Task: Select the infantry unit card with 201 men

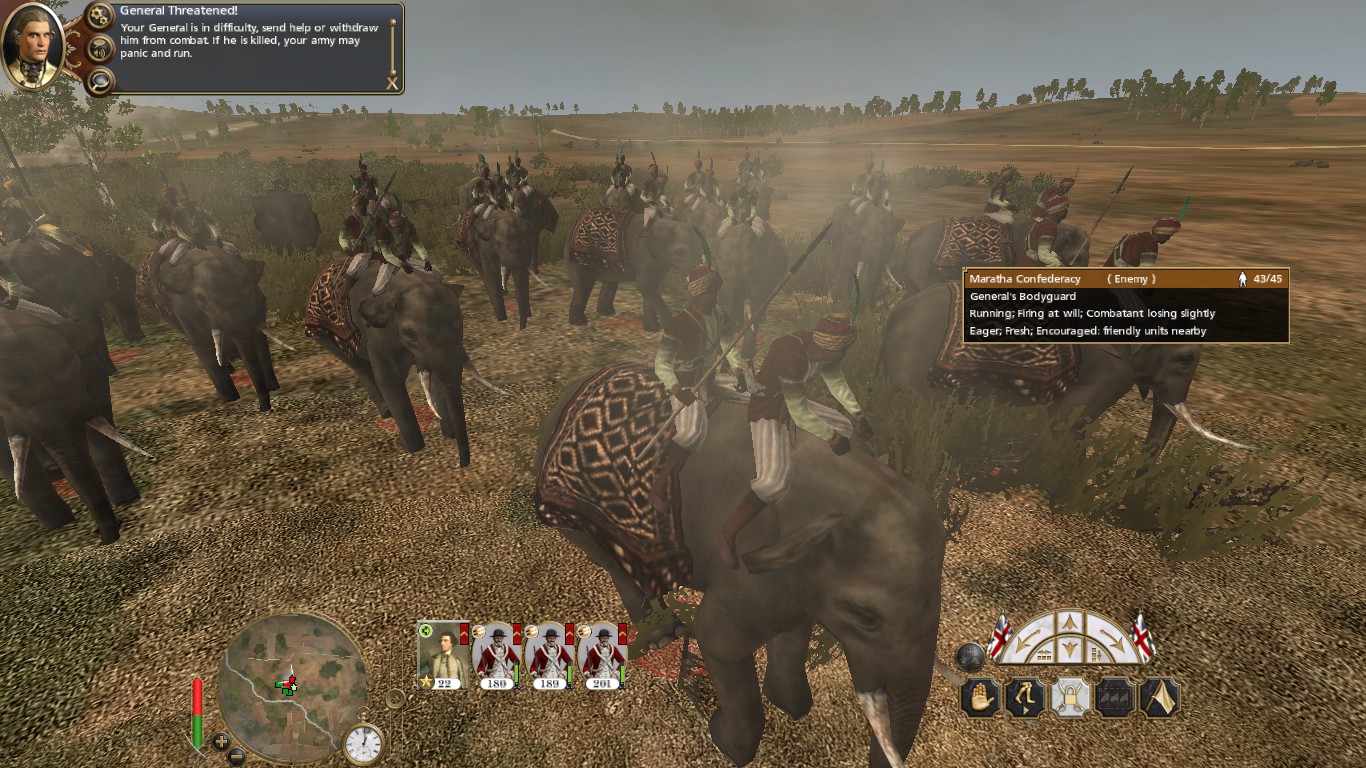Action: 601,655
